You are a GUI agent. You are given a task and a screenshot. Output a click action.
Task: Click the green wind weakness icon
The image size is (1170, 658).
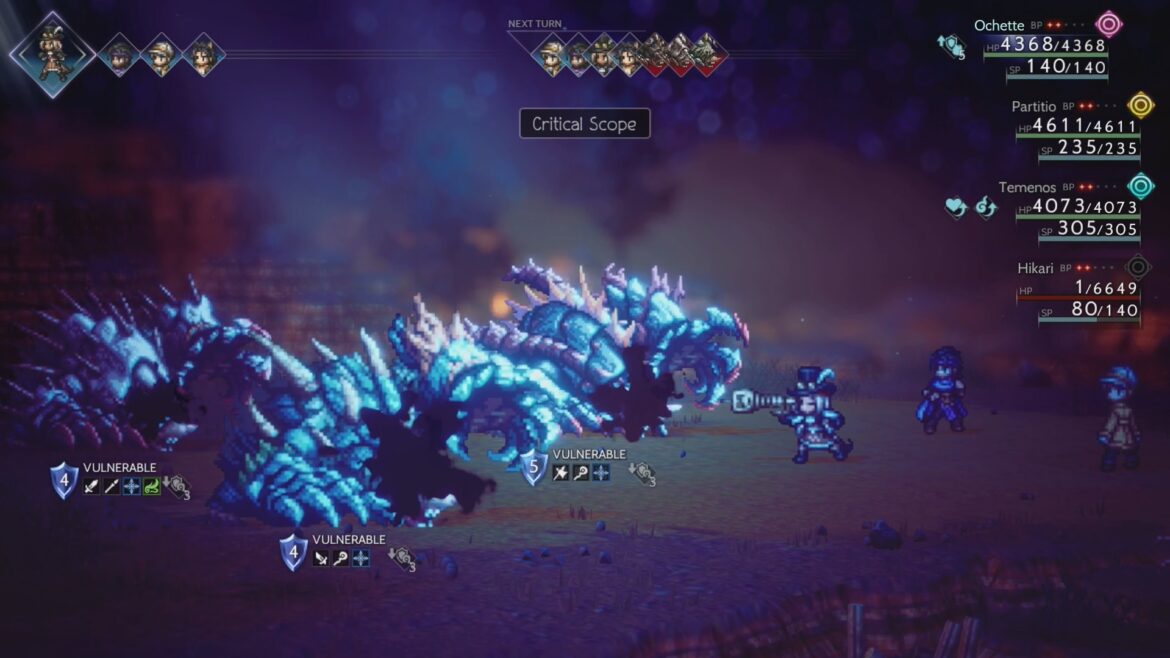click(x=152, y=488)
